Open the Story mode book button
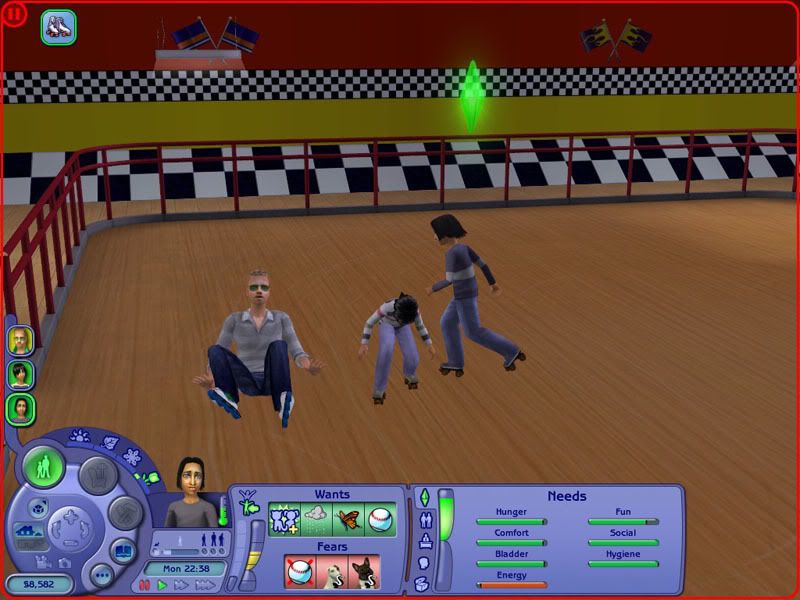Viewport: 800px width, 600px height. tap(121, 551)
